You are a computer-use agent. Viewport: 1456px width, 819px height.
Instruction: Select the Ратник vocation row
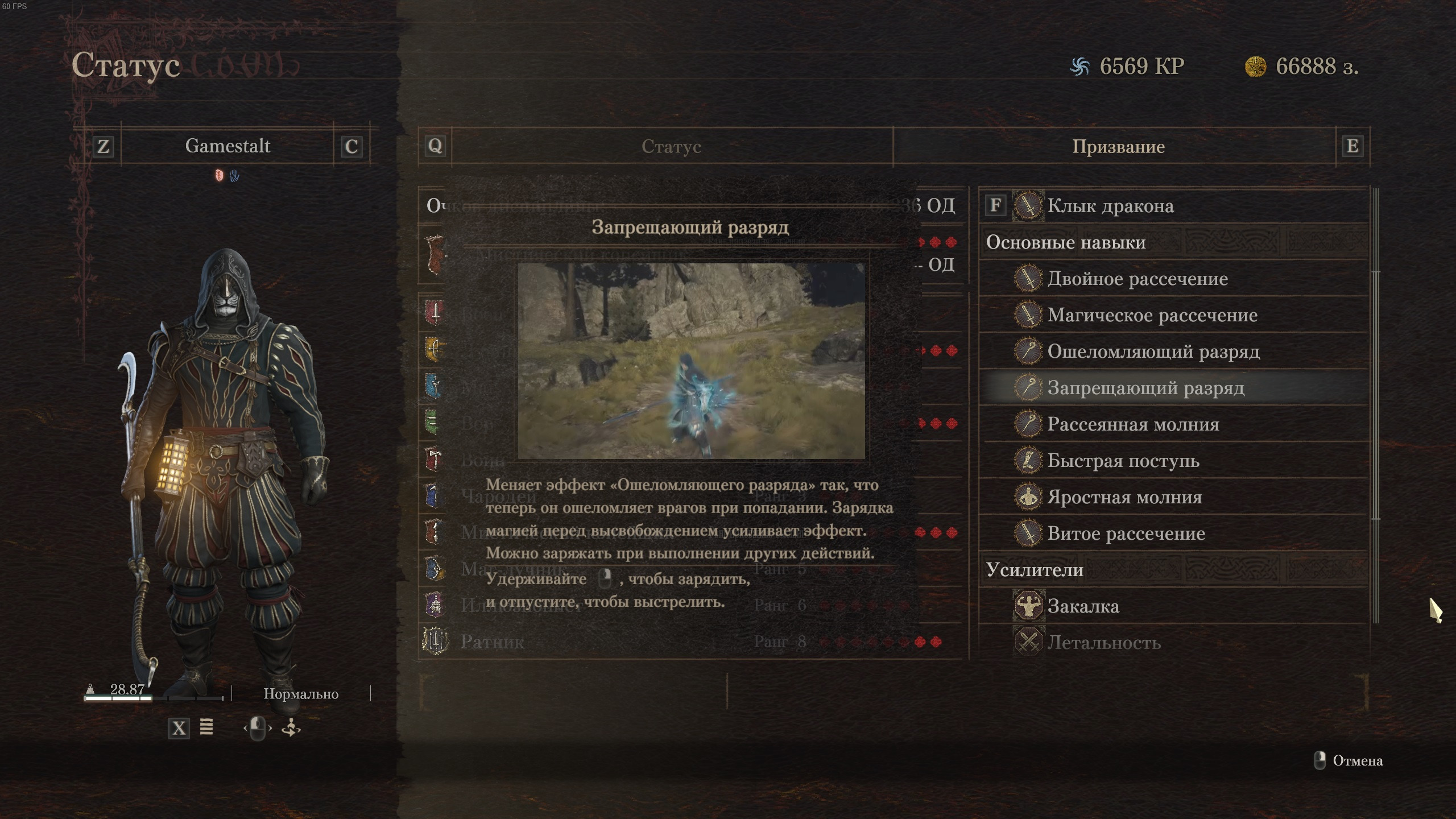[493, 642]
